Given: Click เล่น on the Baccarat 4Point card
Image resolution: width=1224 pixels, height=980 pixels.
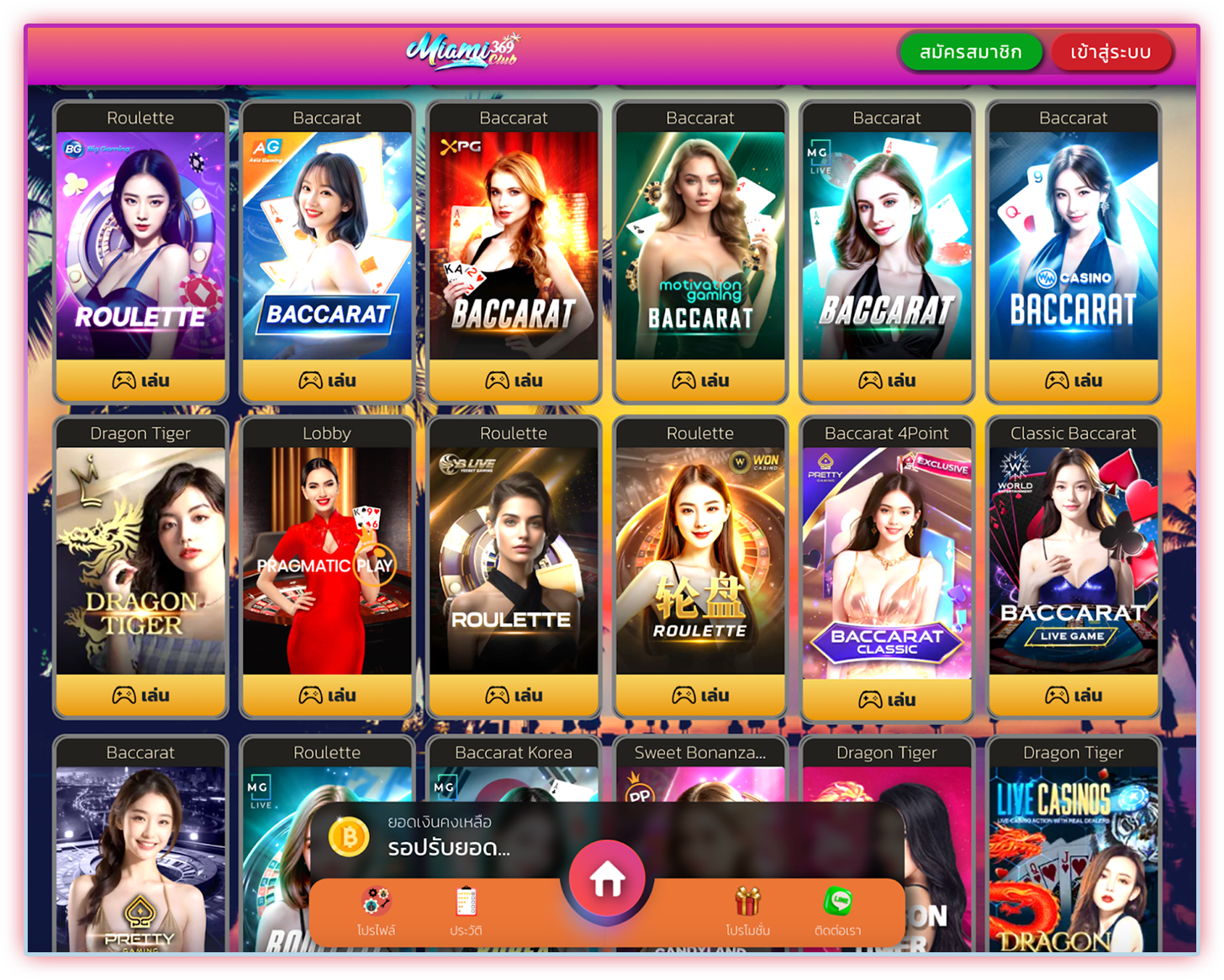Looking at the screenshot, I should pos(887,698).
